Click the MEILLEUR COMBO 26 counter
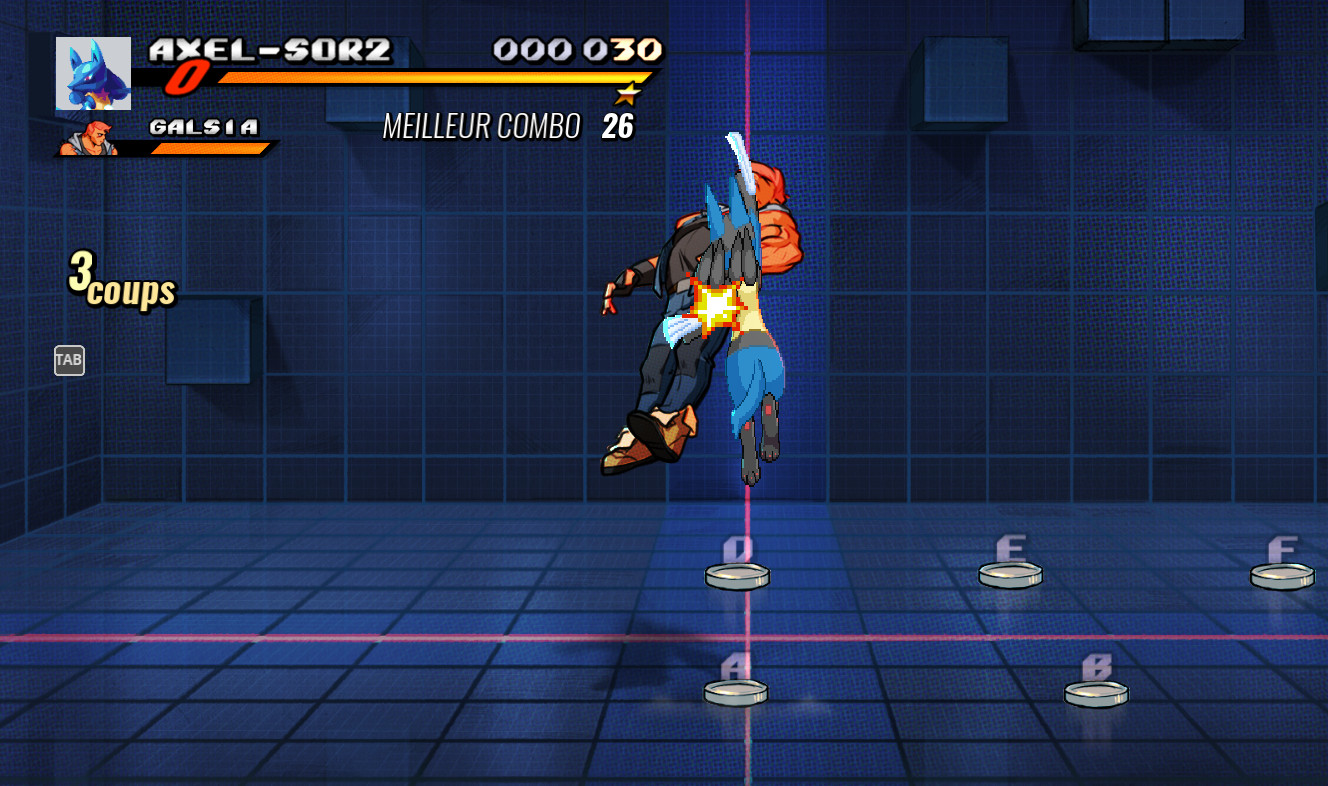The height and width of the screenshot is (786, 1328). pos(510,126)
